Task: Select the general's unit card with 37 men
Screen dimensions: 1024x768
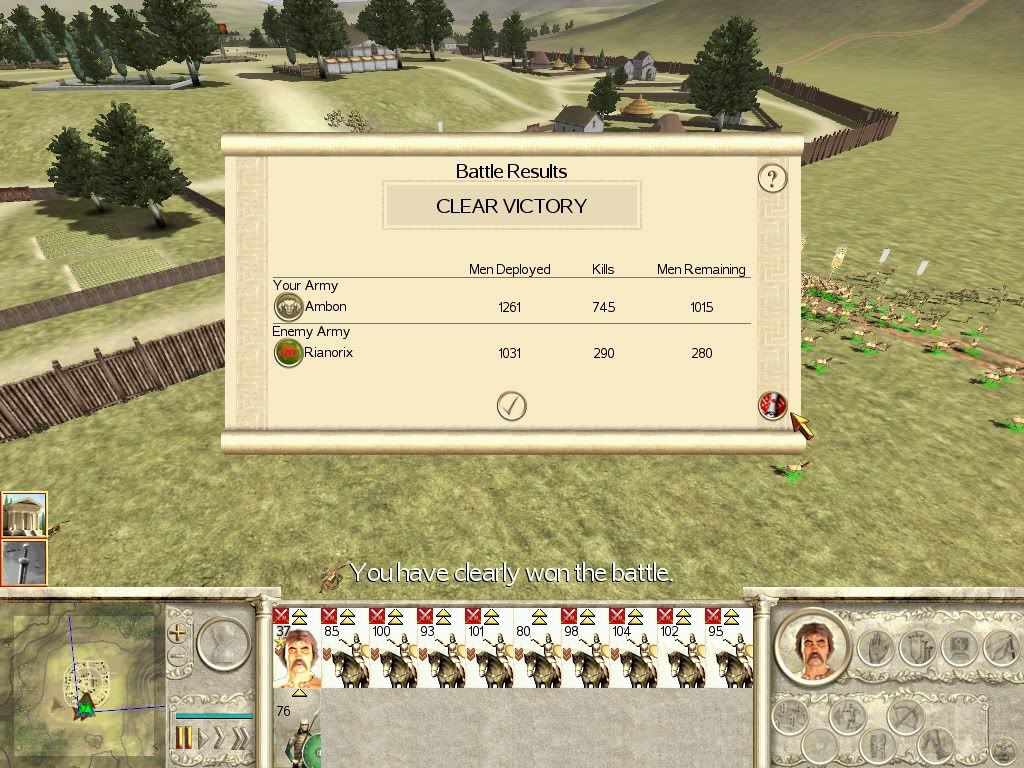Action: click(296, 648)
